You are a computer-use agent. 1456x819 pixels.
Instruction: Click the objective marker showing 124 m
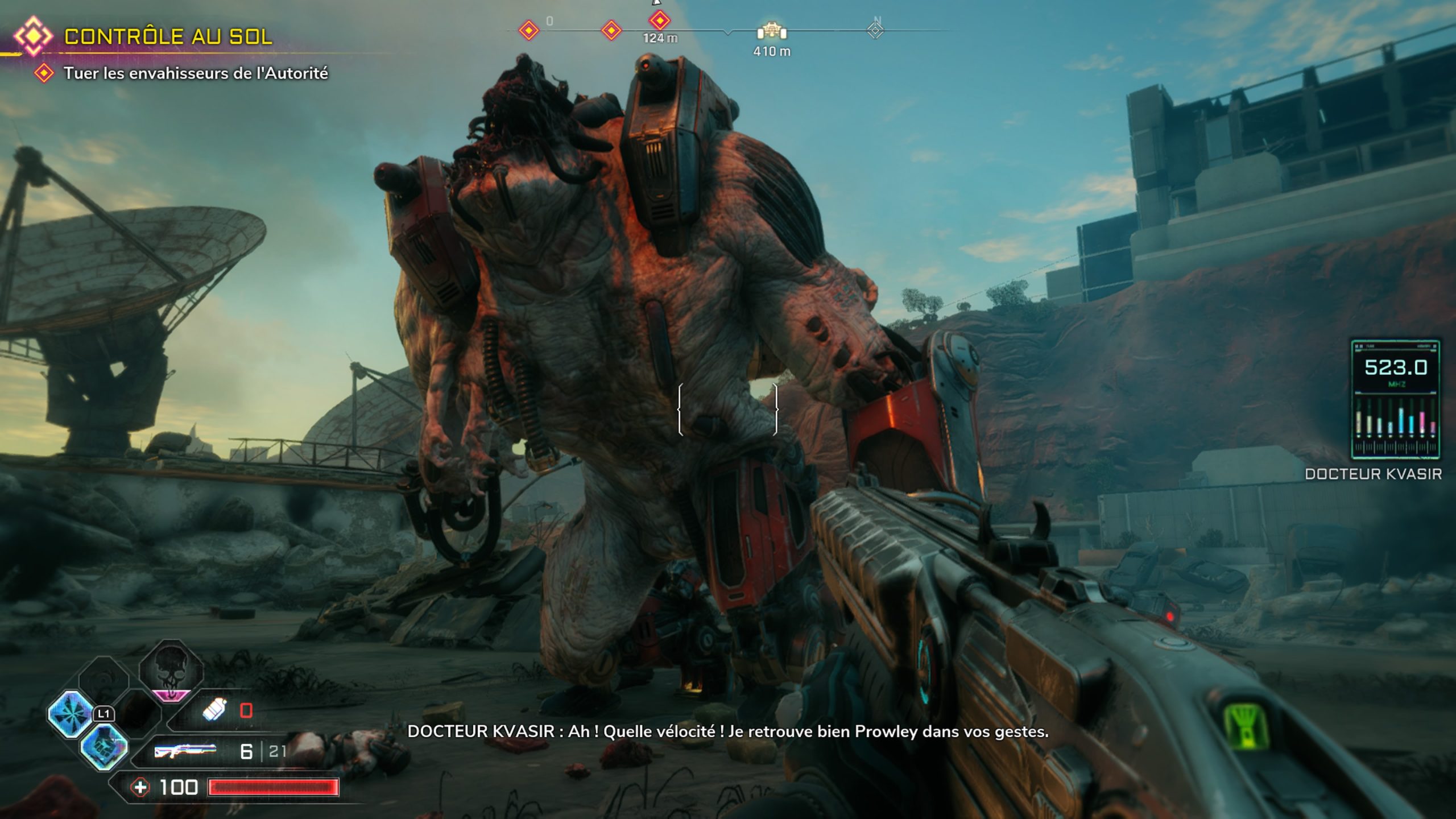pos(660,21)
